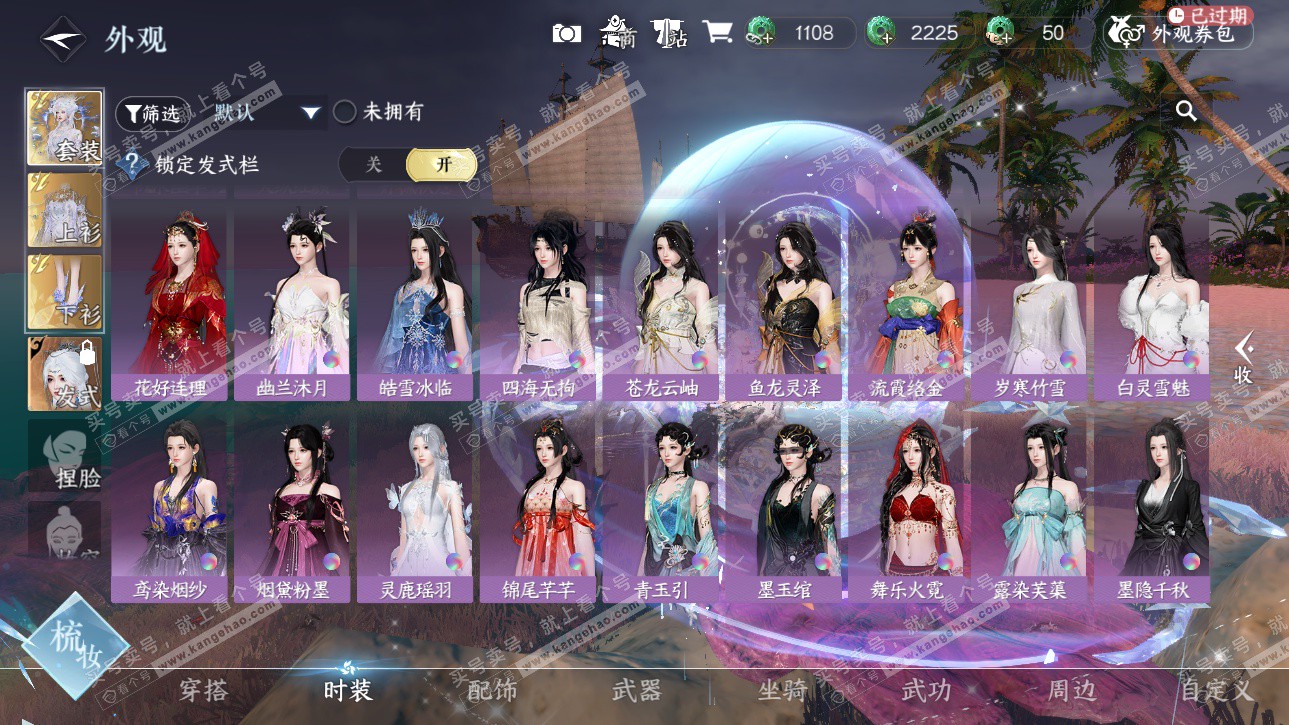Open the shopping cart icon
The height and width of the screenshot is (725, 1289).
point(716,33)
